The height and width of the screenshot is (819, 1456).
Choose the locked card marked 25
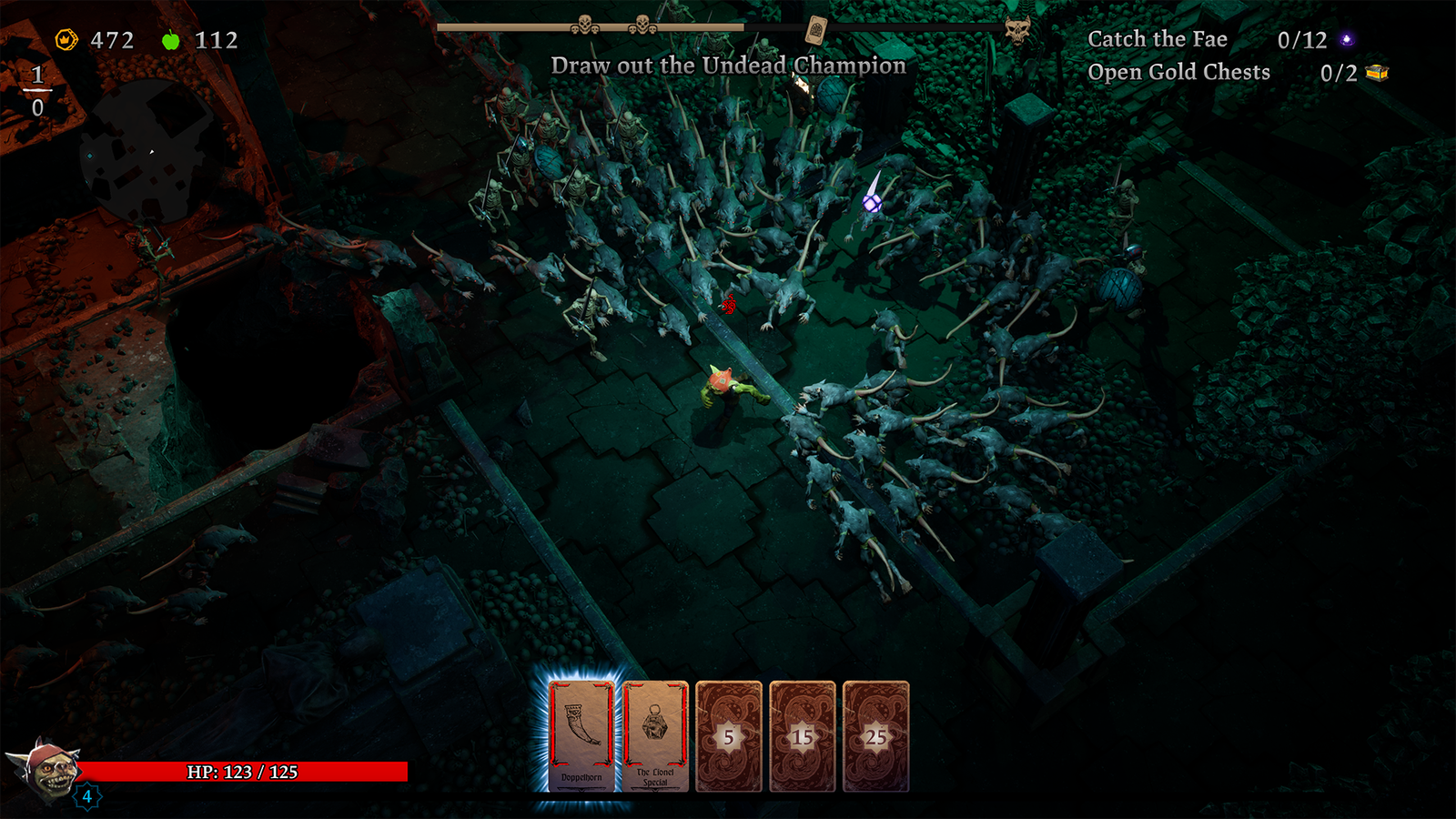(875, 736)
